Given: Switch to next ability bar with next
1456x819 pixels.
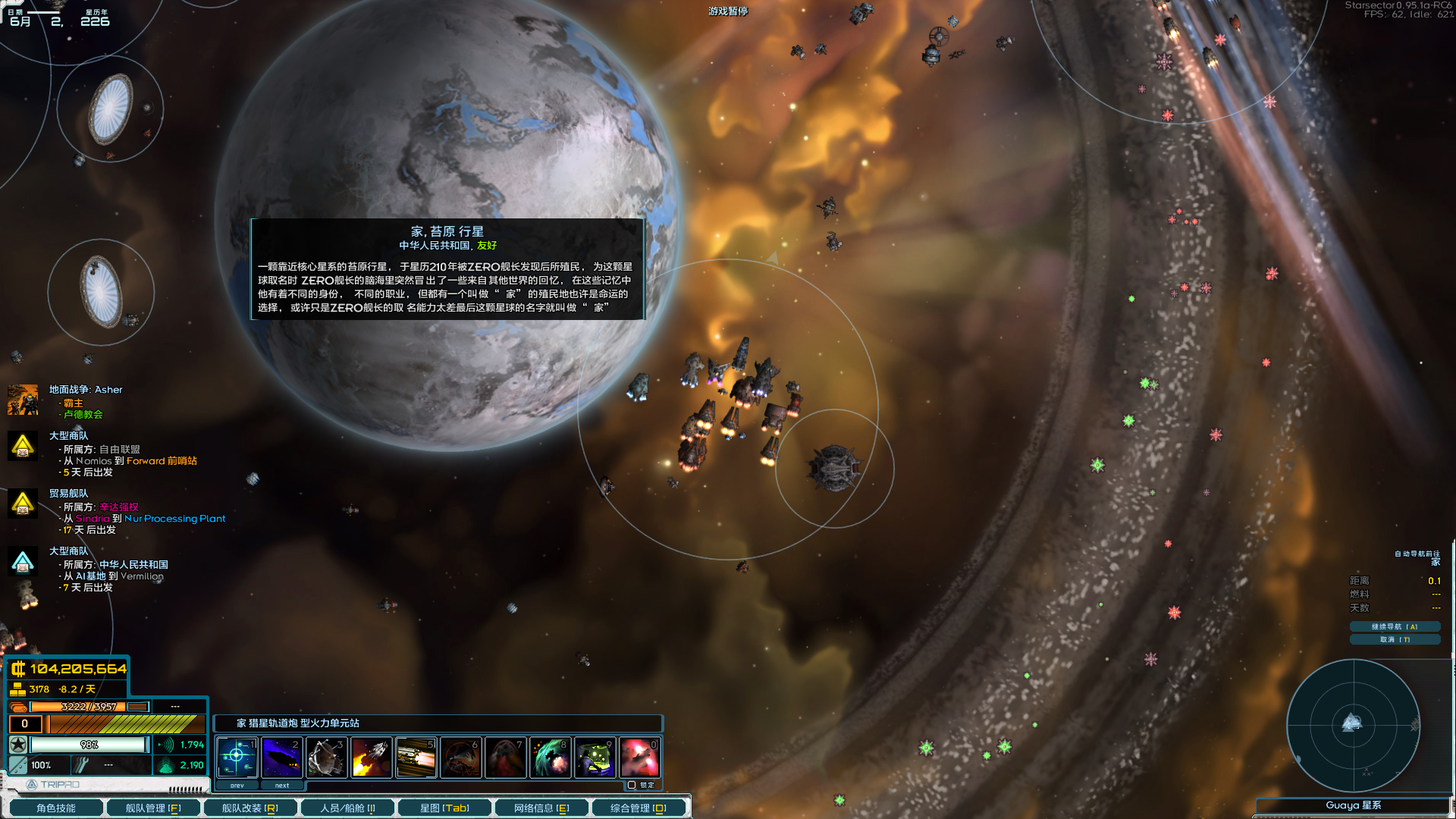Looking at the screenshot, I should coord(282,786).
